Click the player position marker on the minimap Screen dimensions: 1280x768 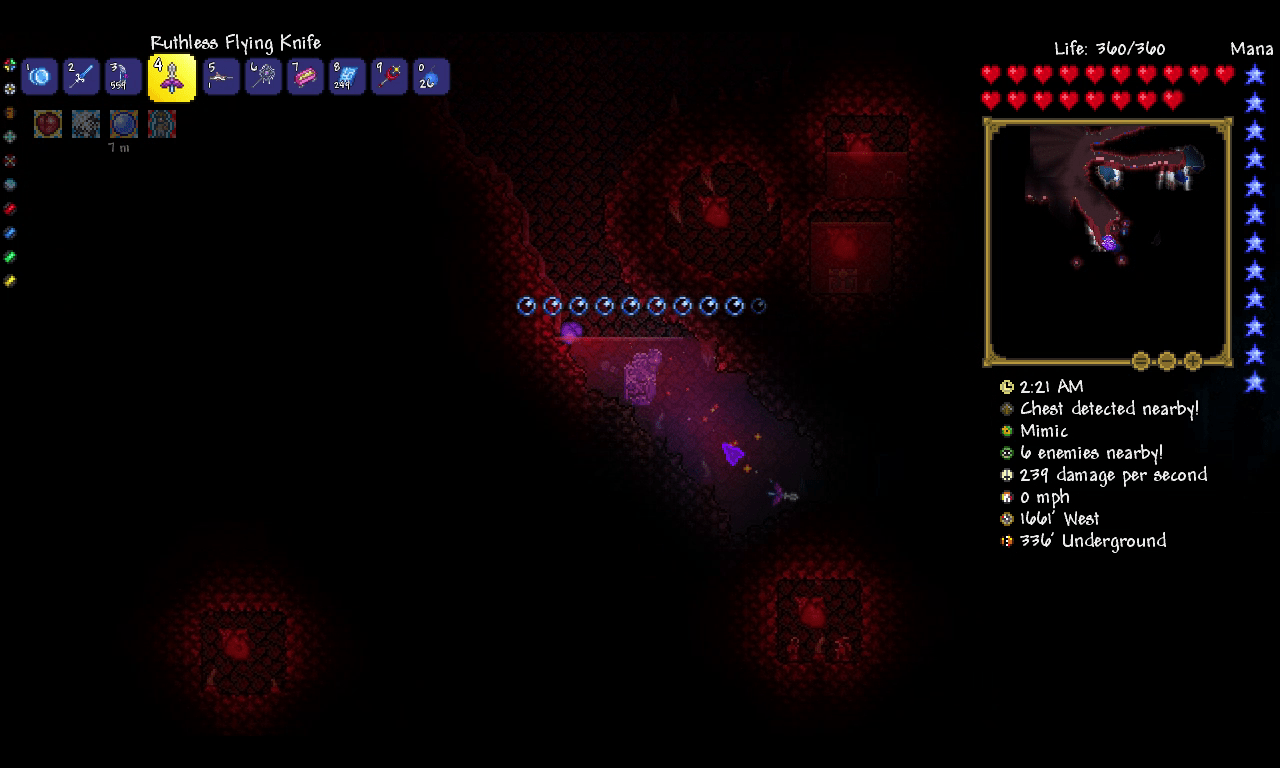pos(1108,242)
